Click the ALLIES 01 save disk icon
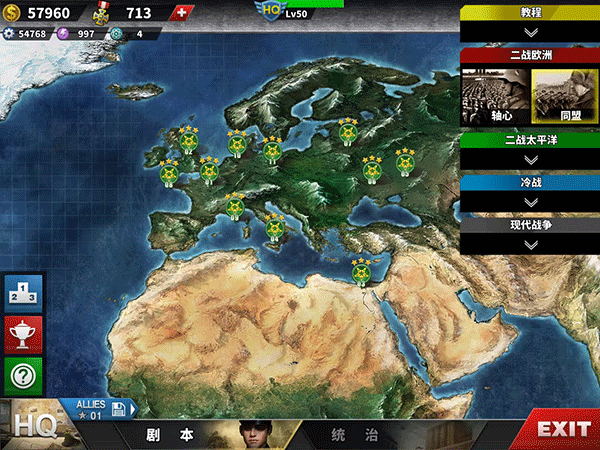The image size is (600, 450). tap(118, 408)
